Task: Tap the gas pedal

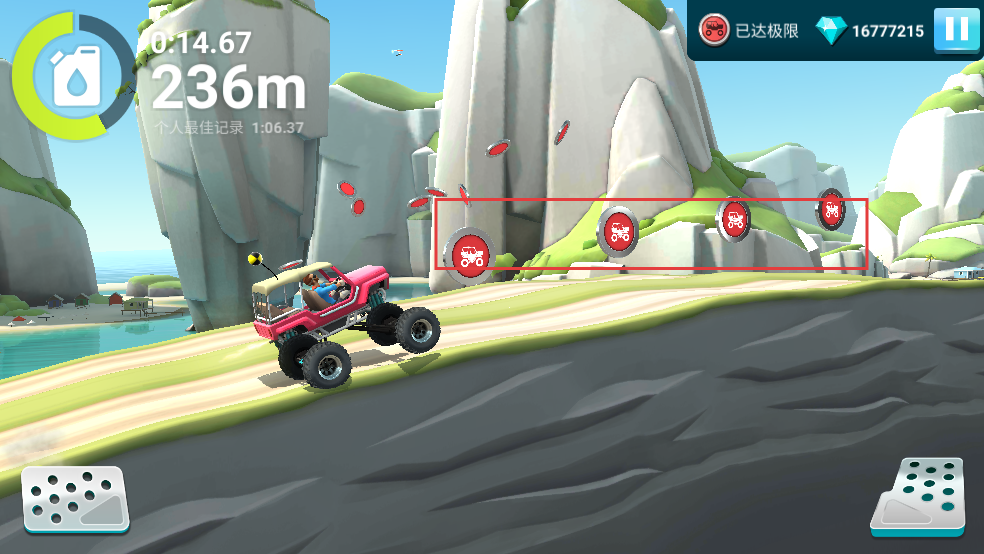Action: pyautogui.click(x=918, y=496)
